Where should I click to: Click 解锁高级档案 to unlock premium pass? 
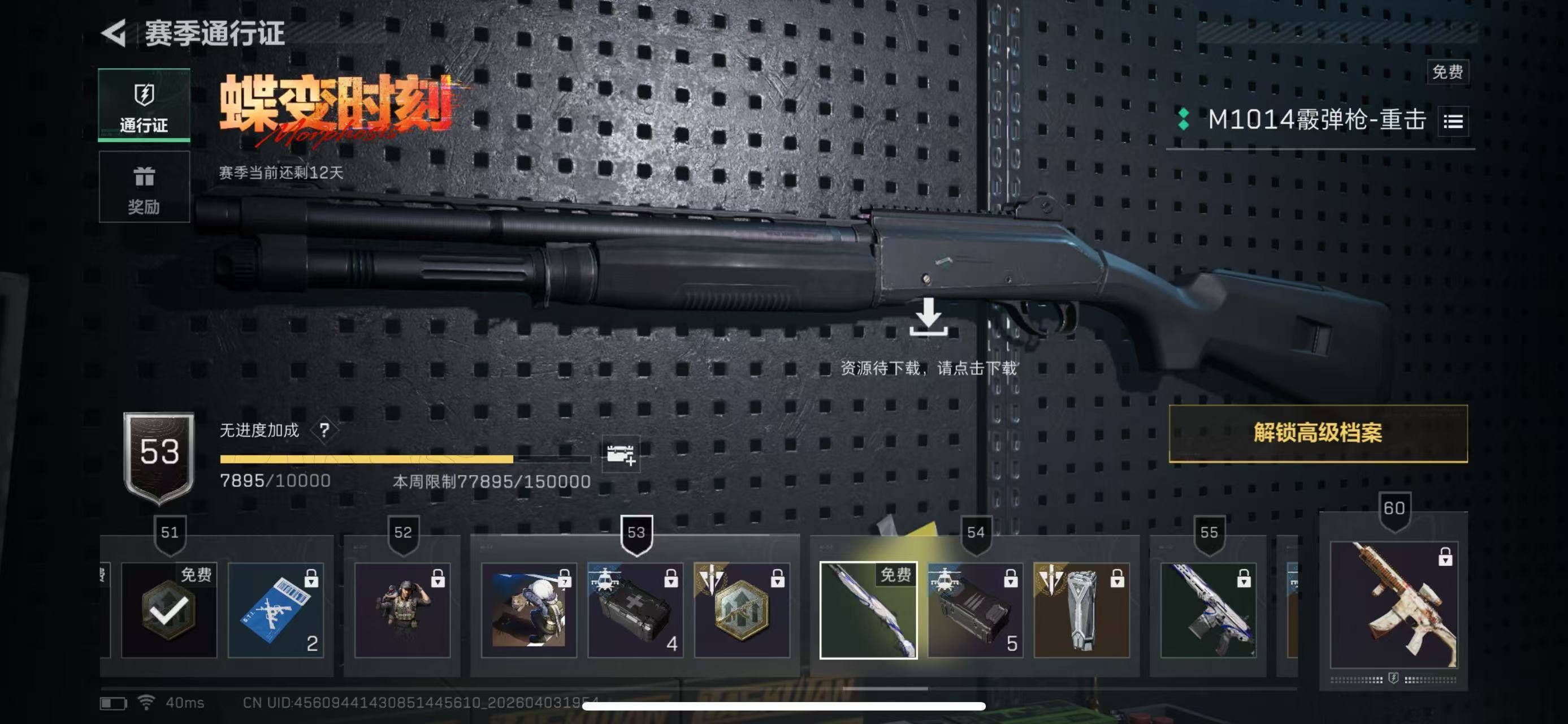1318,433
